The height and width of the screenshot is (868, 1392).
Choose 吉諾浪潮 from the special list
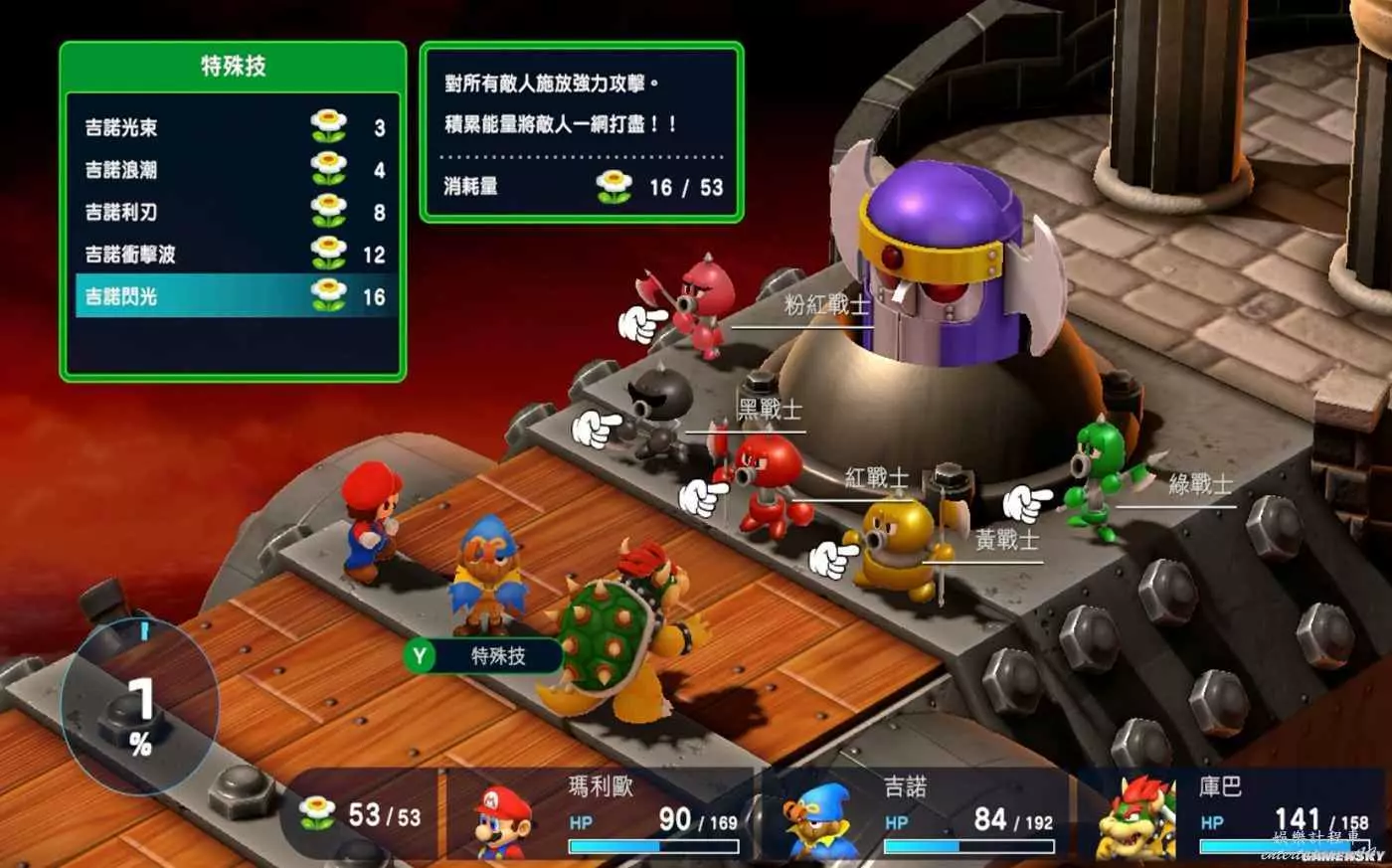234,170
